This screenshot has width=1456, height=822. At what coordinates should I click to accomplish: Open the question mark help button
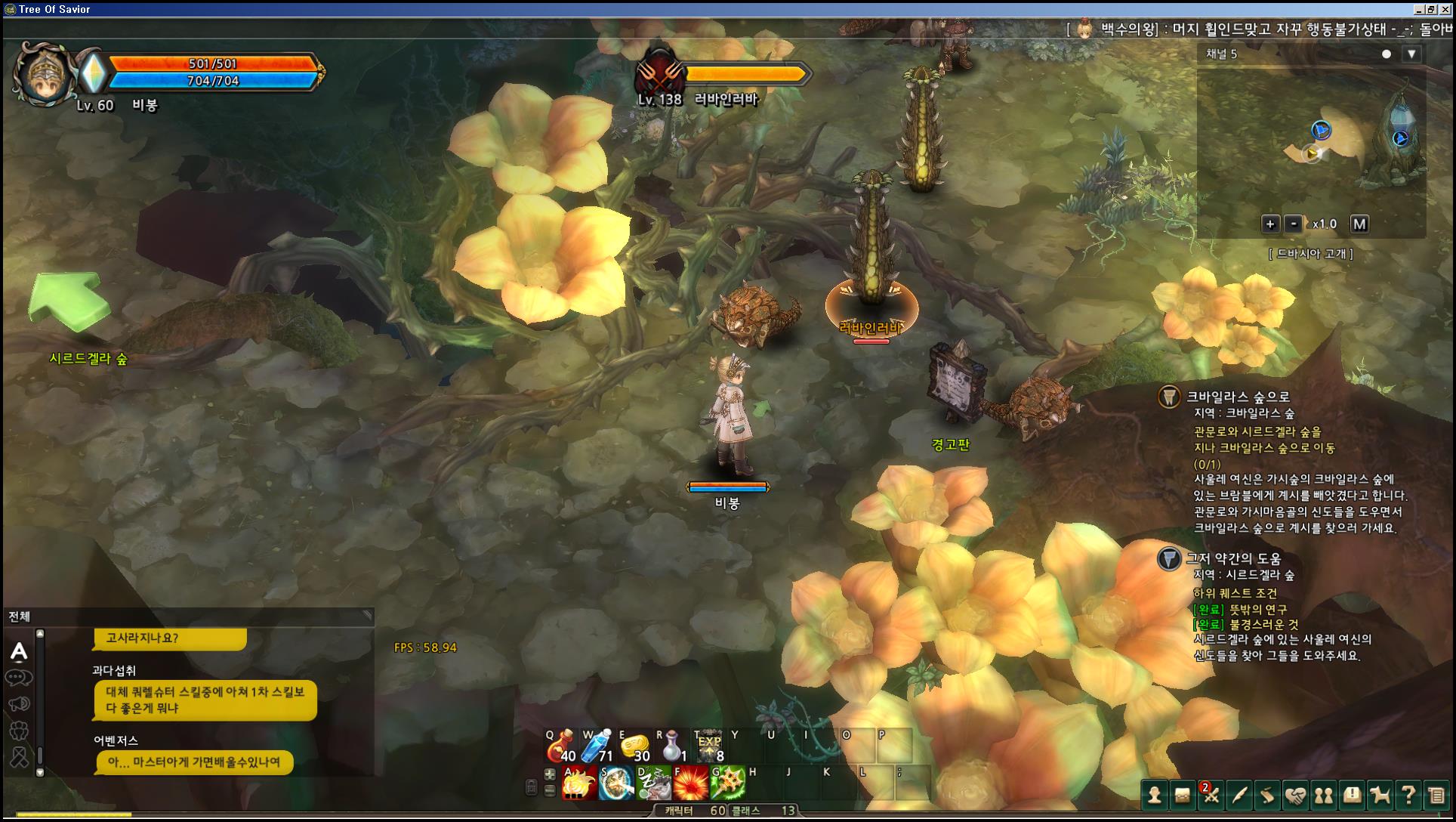1408,795
